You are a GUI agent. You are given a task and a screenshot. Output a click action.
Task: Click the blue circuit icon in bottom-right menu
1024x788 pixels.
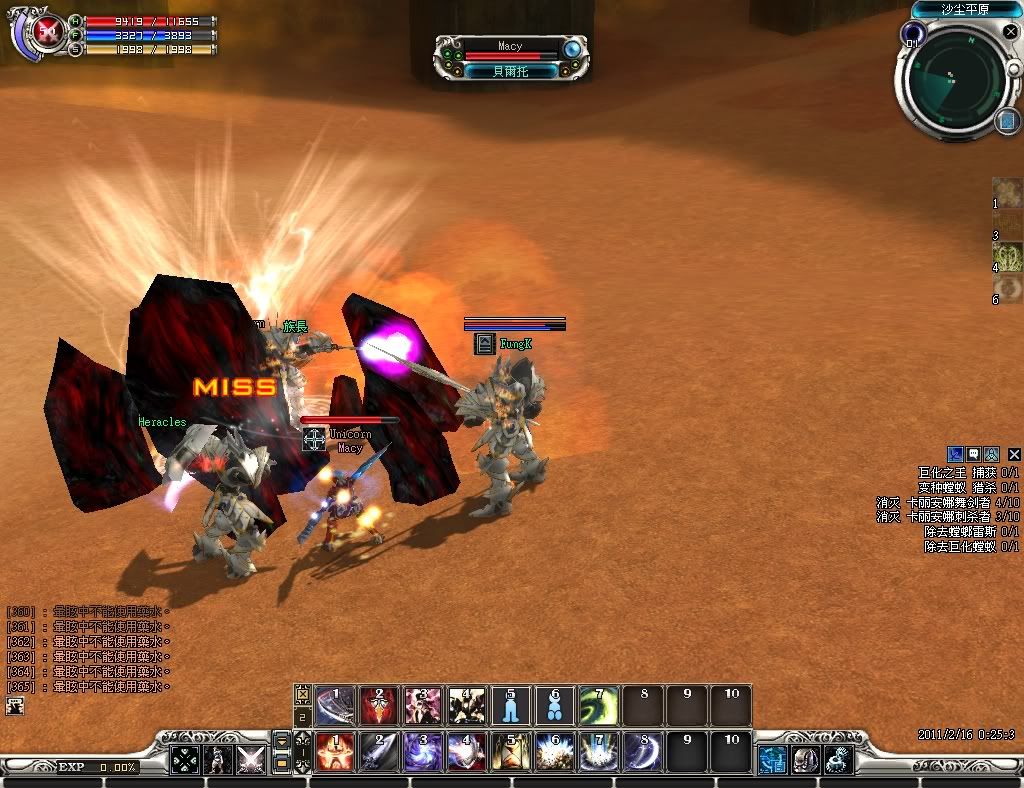click(772, 760)
